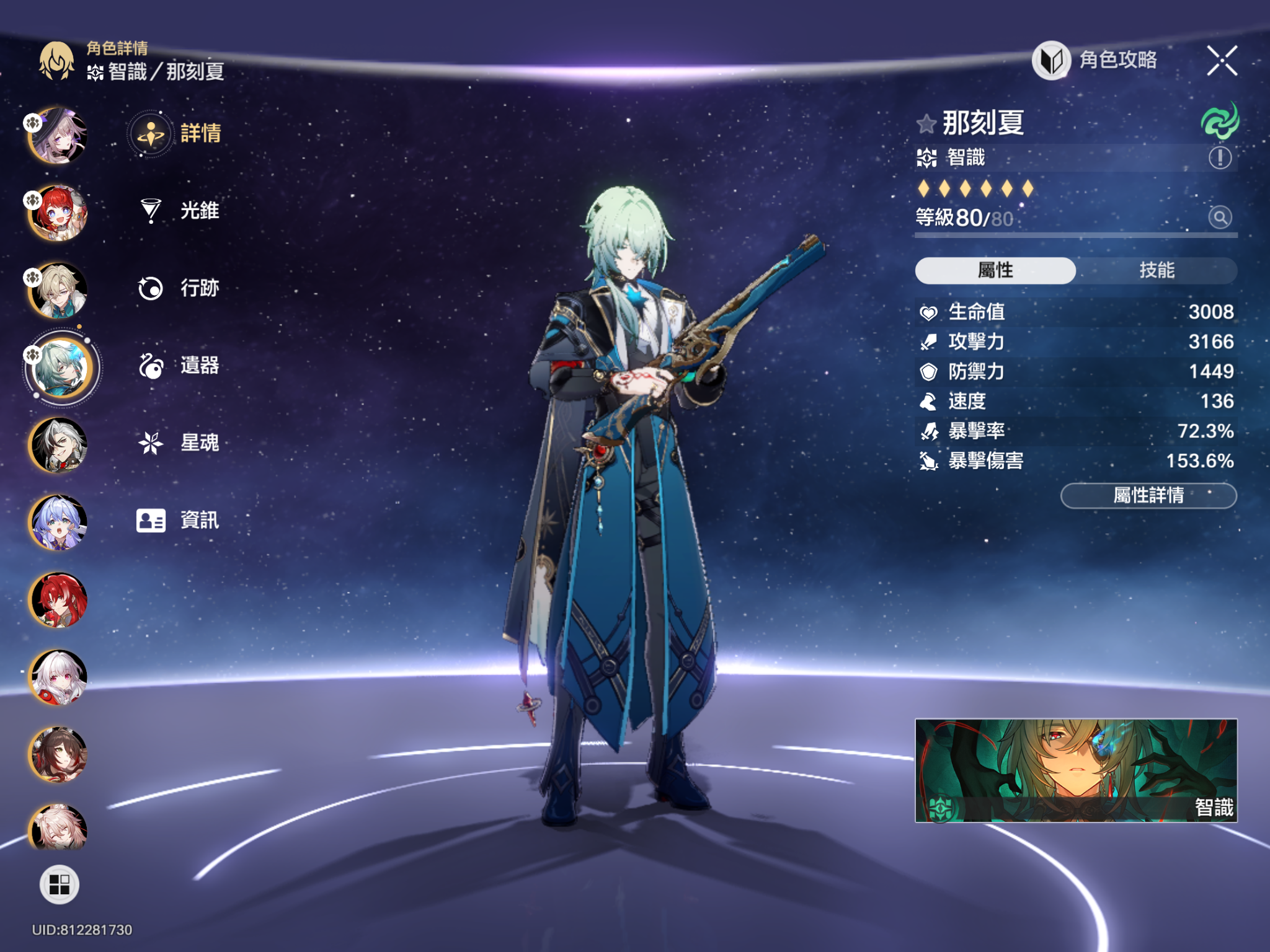Open the character grid view button
The image size is (1270, 952).
click(60, 884)
